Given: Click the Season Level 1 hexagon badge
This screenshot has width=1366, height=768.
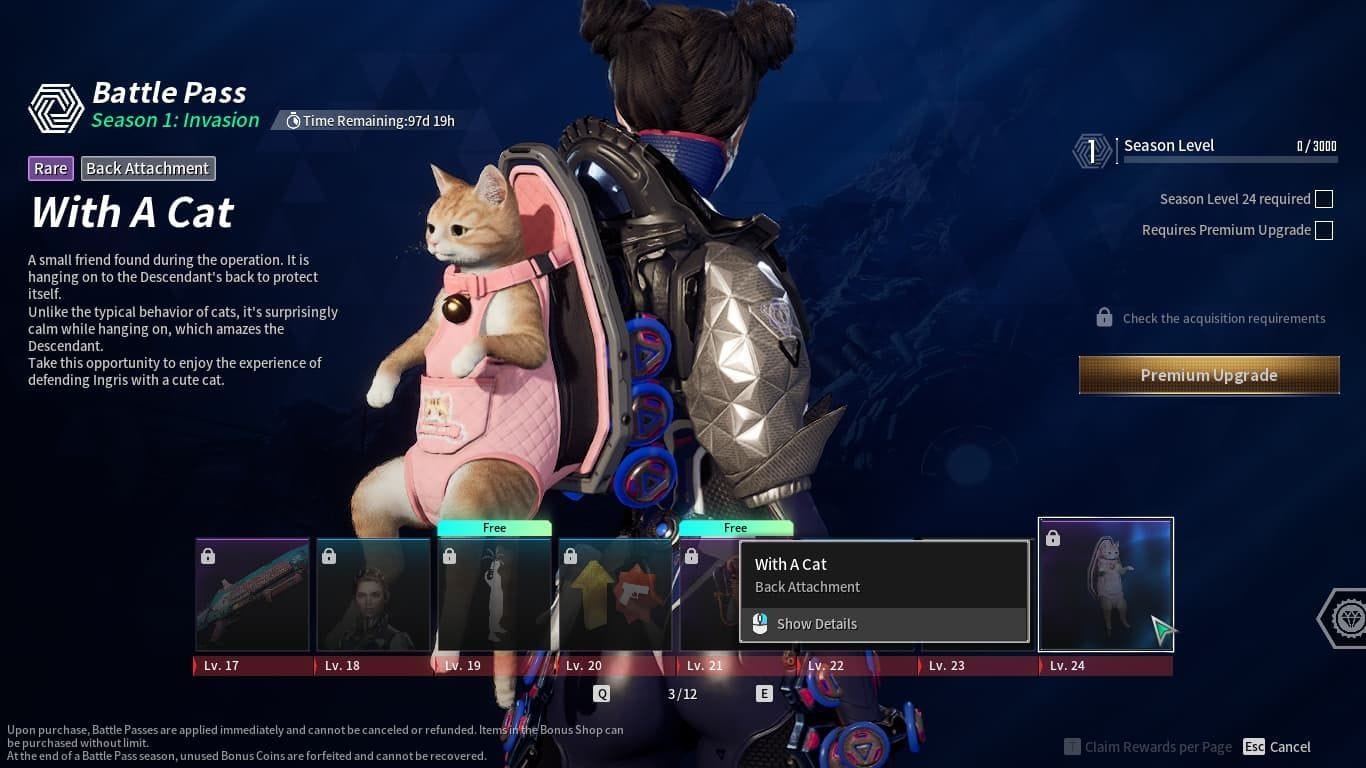Looking at the screenshot, I should [x=1090, y=151].
